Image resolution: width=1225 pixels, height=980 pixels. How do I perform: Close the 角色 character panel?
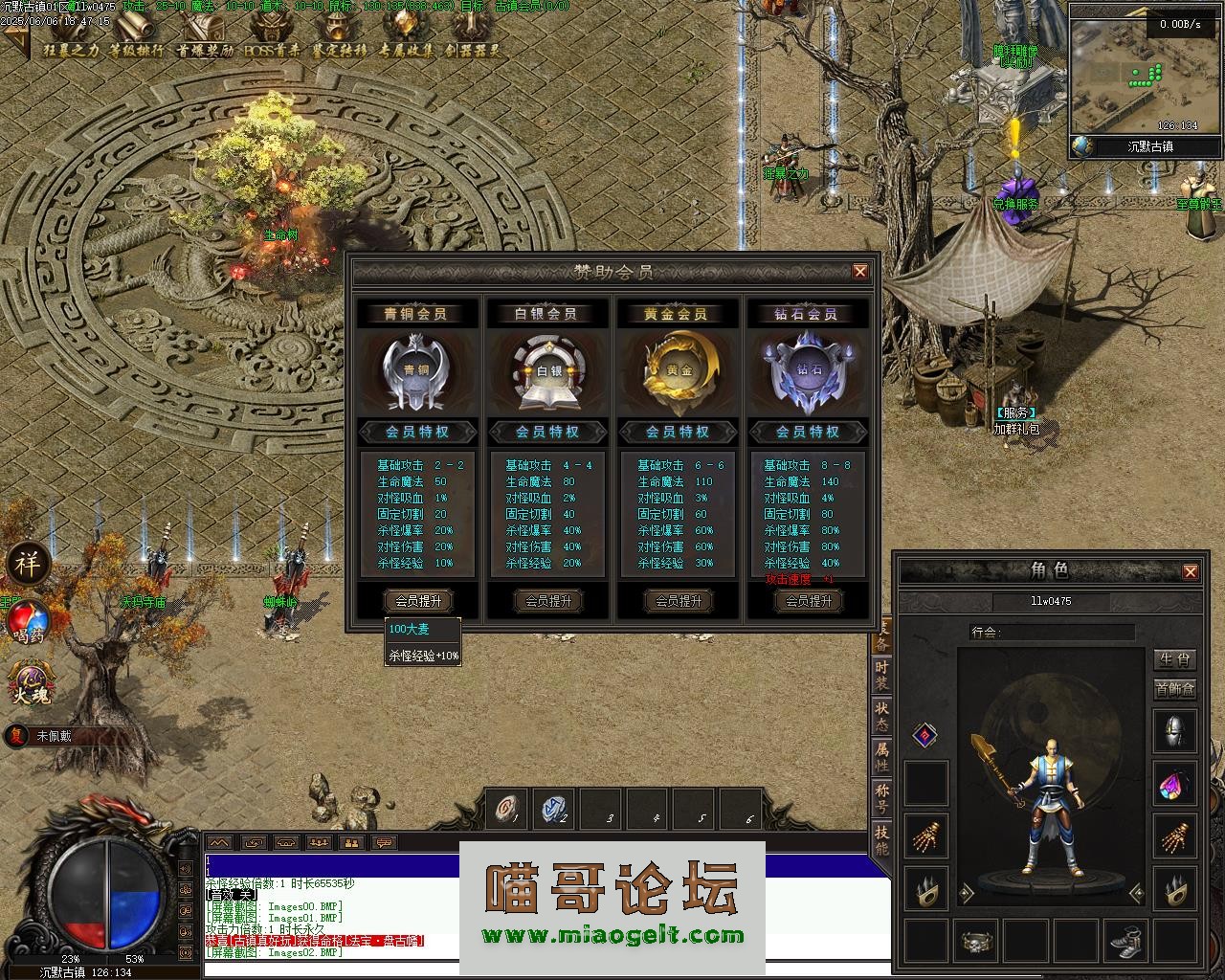tap(1190, 571)
